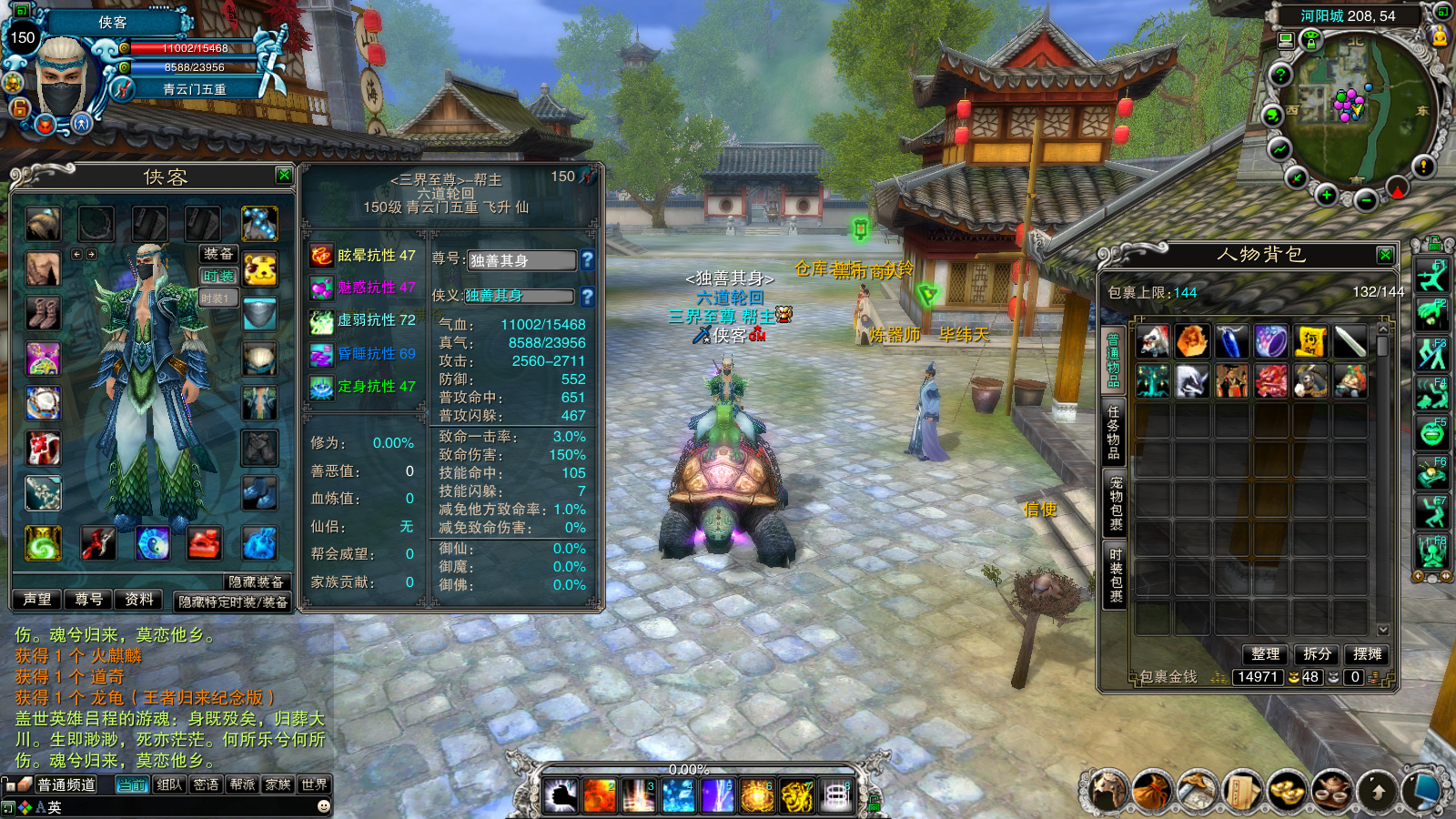The image size is (1456, 819).
Task: Click the teapot icon on bottom-right toolbar
Action: click(x=1331, y=790)
